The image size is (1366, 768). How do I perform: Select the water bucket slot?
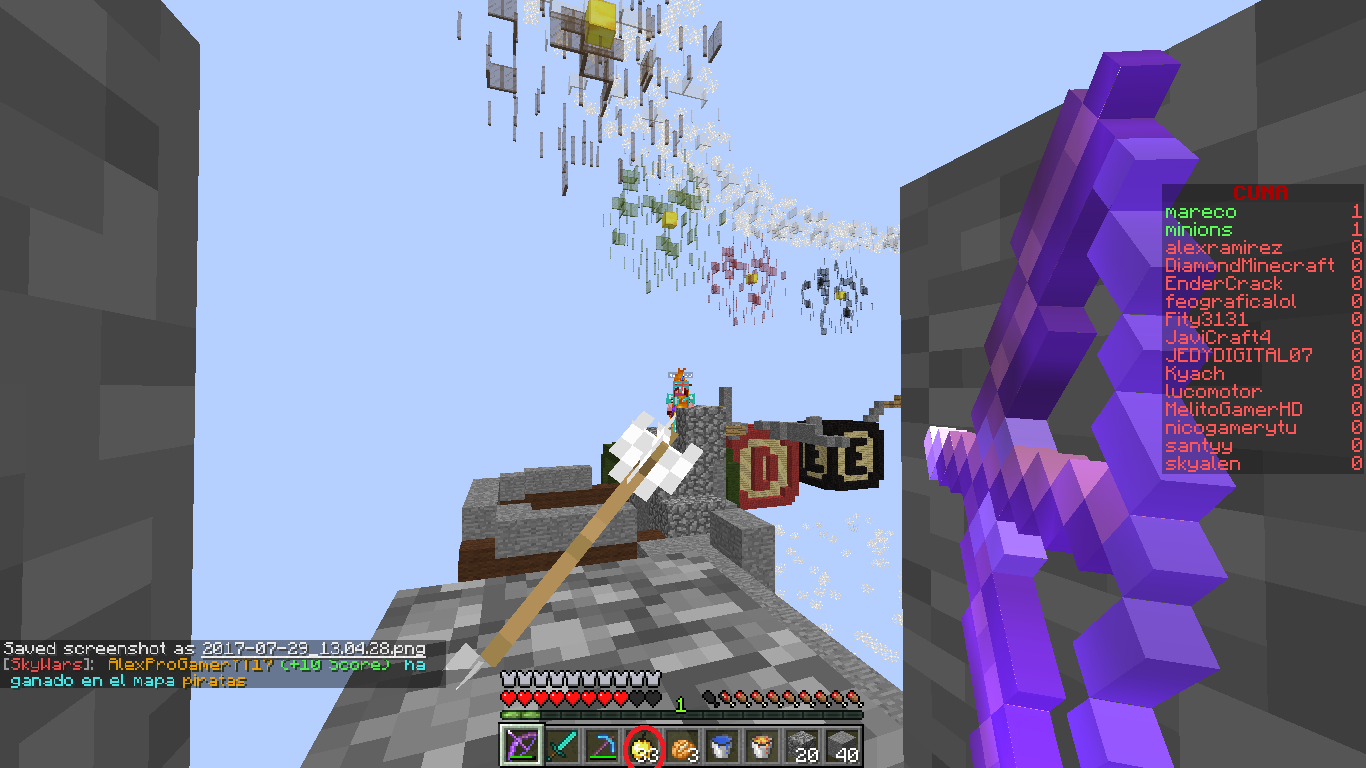[722, 746]
